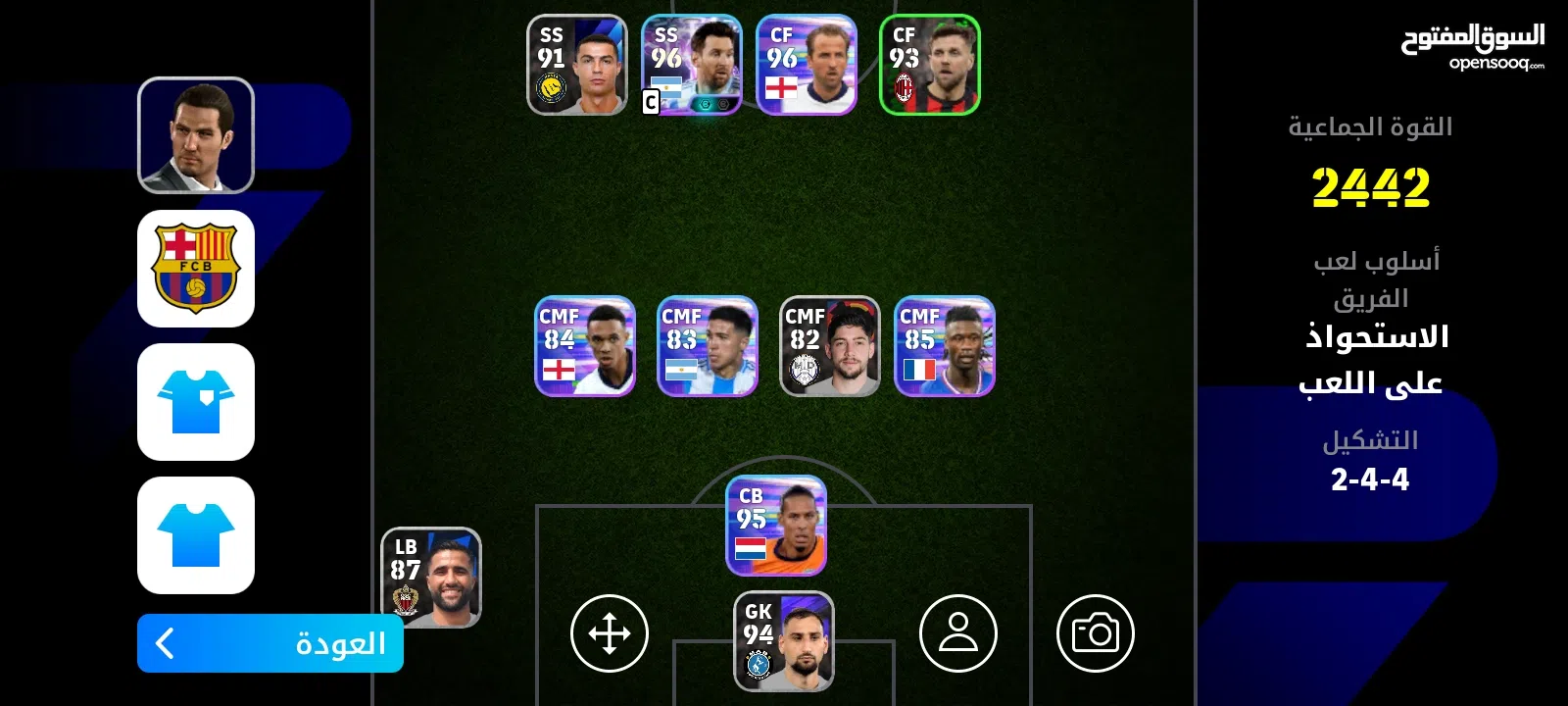
Task: Select the GK 94 goalkeeper card
Action: [784, 641]
